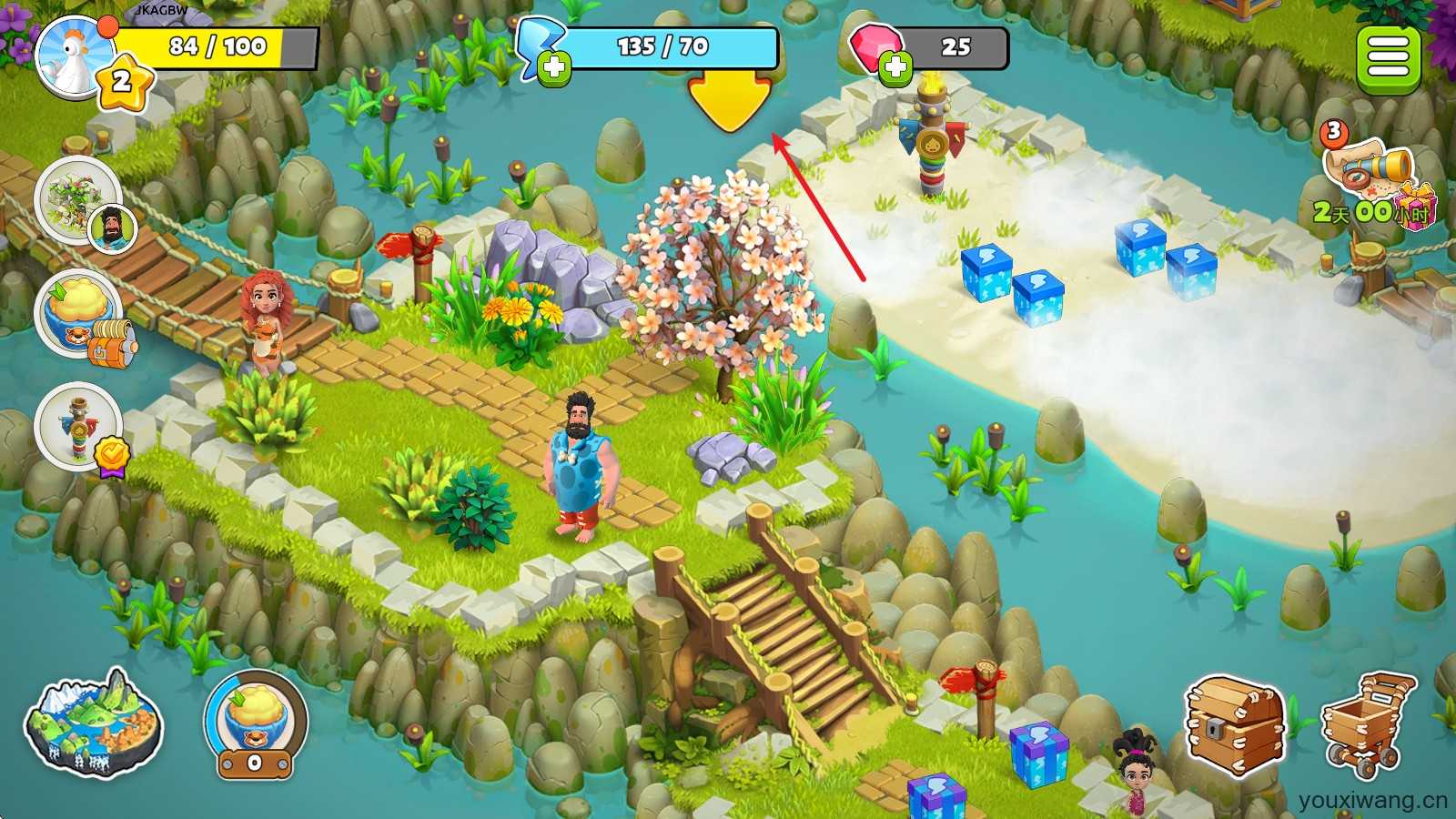Screen dimensions: 1456x819
Task: Buy more red gems with the plus button
Action: (x=895, y=68)
